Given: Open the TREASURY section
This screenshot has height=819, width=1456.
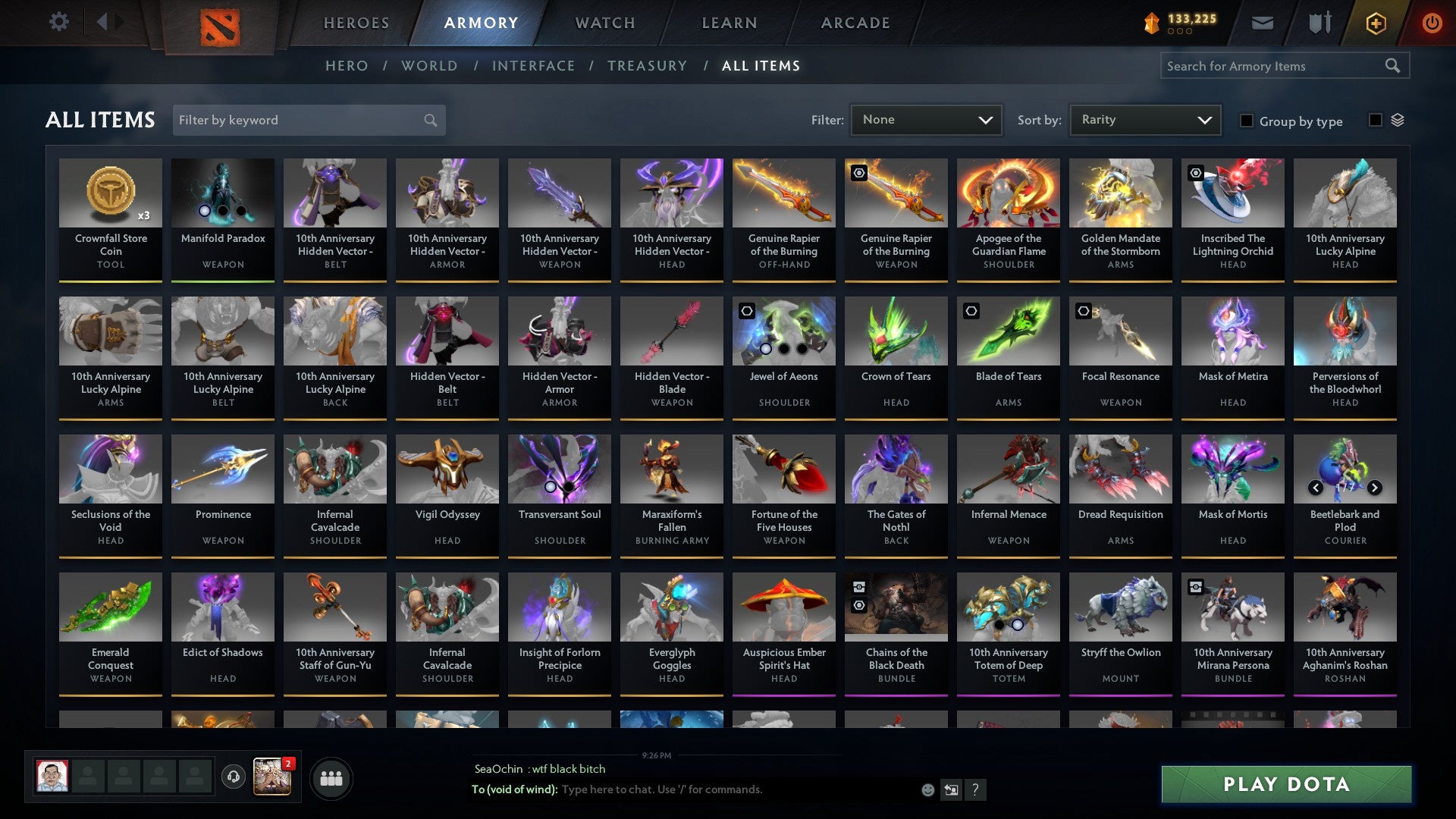Looking at the screenshot, I should [x=647, y=66].
